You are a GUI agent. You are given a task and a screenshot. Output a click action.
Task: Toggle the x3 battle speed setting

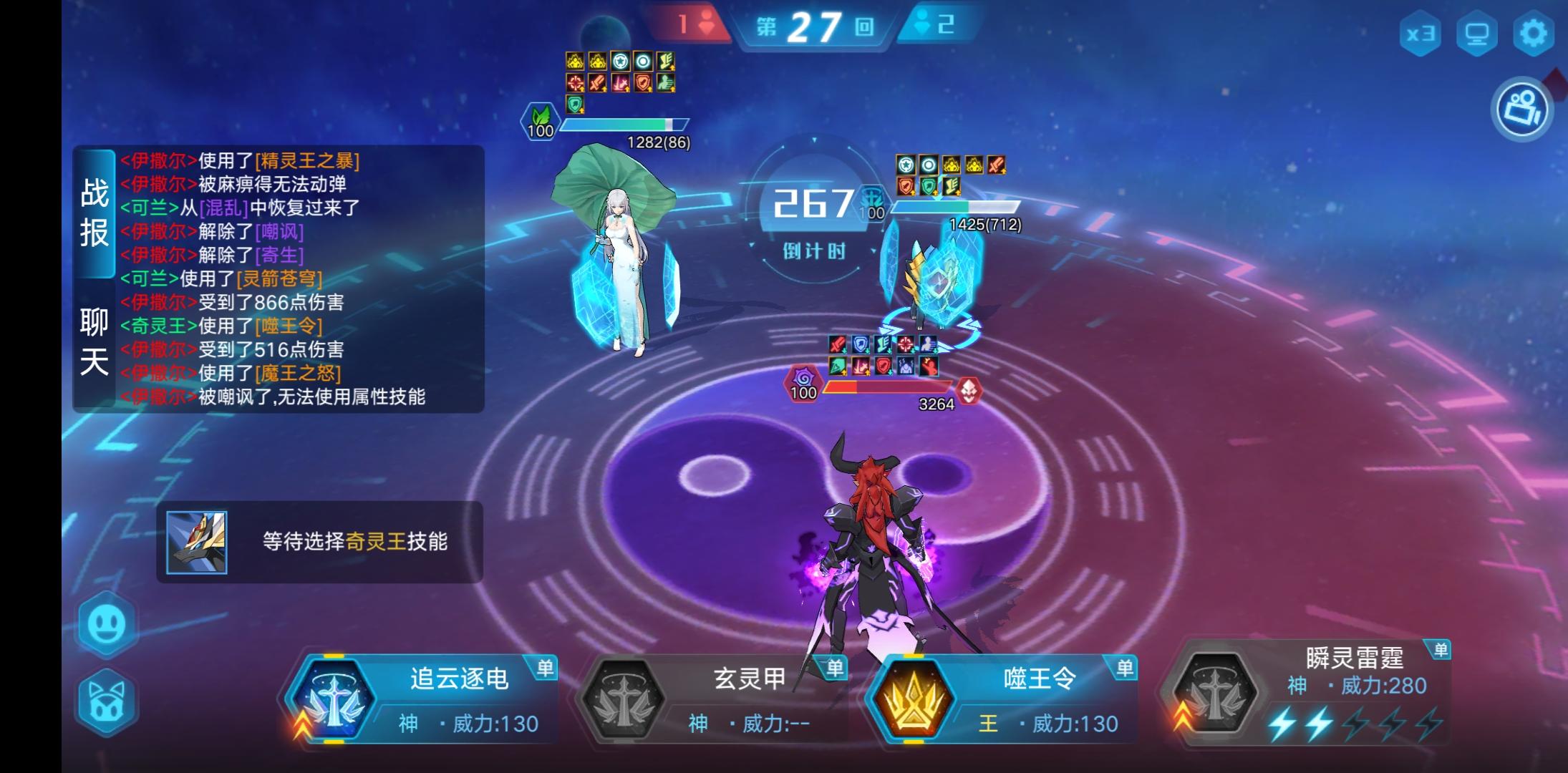pyautogui.click(x=1421, y=31)
